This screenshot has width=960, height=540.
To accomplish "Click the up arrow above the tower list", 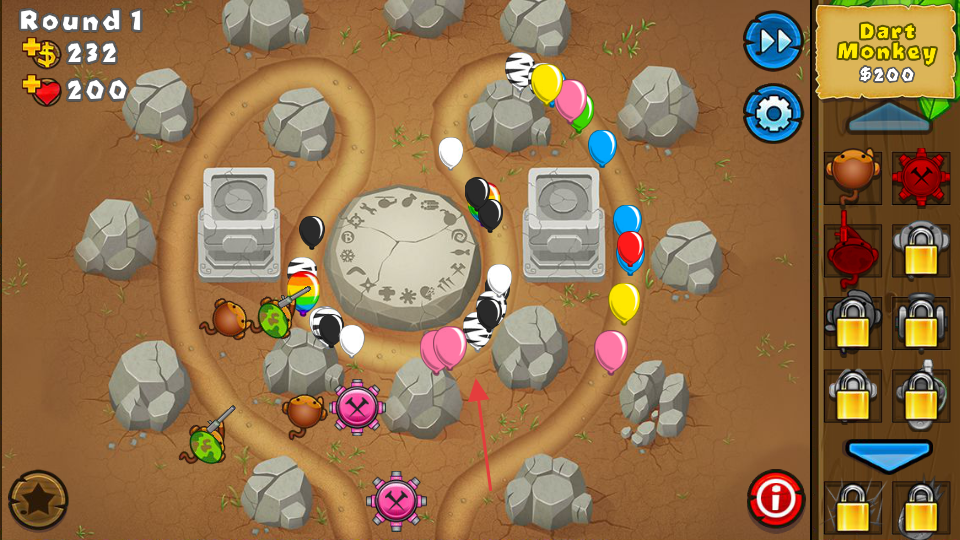I will click(888, 119).
